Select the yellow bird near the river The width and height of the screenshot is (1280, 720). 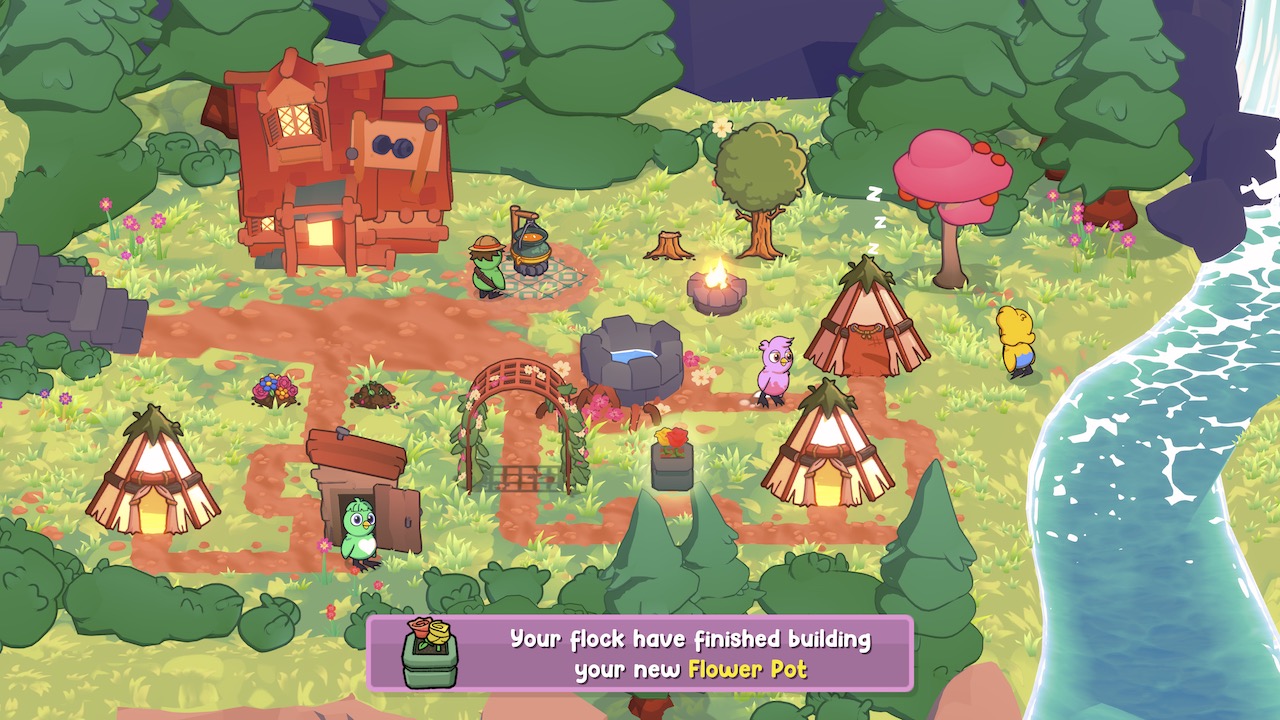point(1017,340)
